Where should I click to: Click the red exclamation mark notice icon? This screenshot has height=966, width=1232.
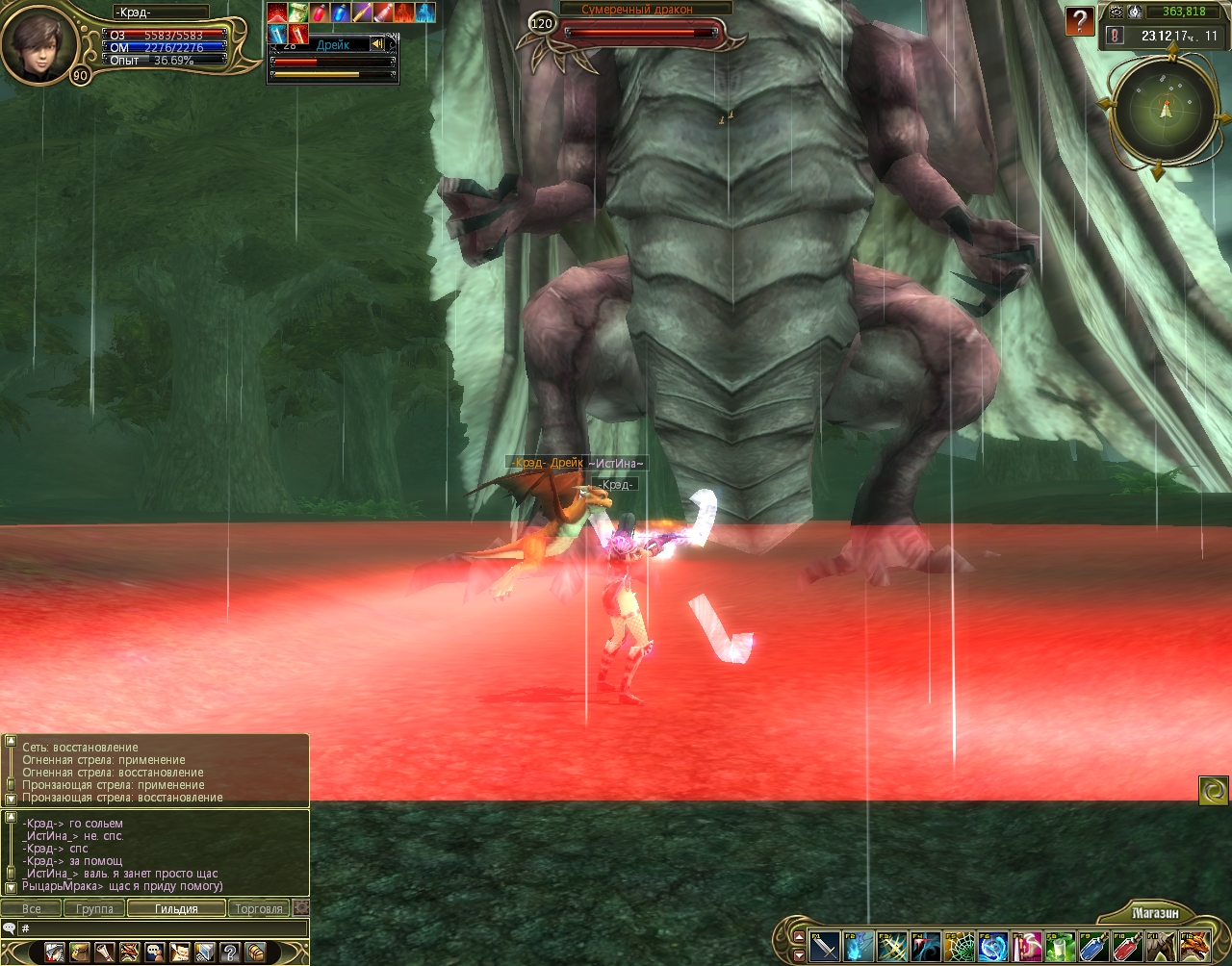[x=1116, y=36]
